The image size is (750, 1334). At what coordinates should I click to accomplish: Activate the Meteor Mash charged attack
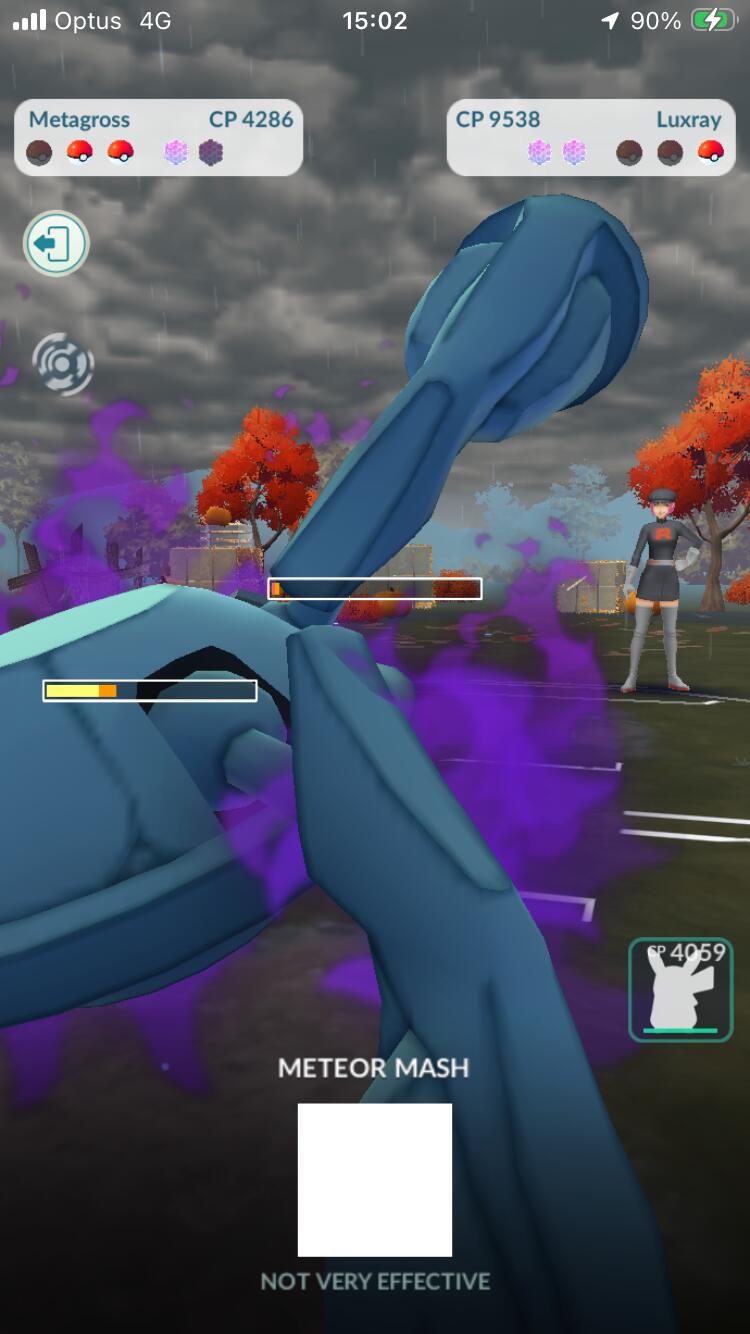[x=375, y=1179]
